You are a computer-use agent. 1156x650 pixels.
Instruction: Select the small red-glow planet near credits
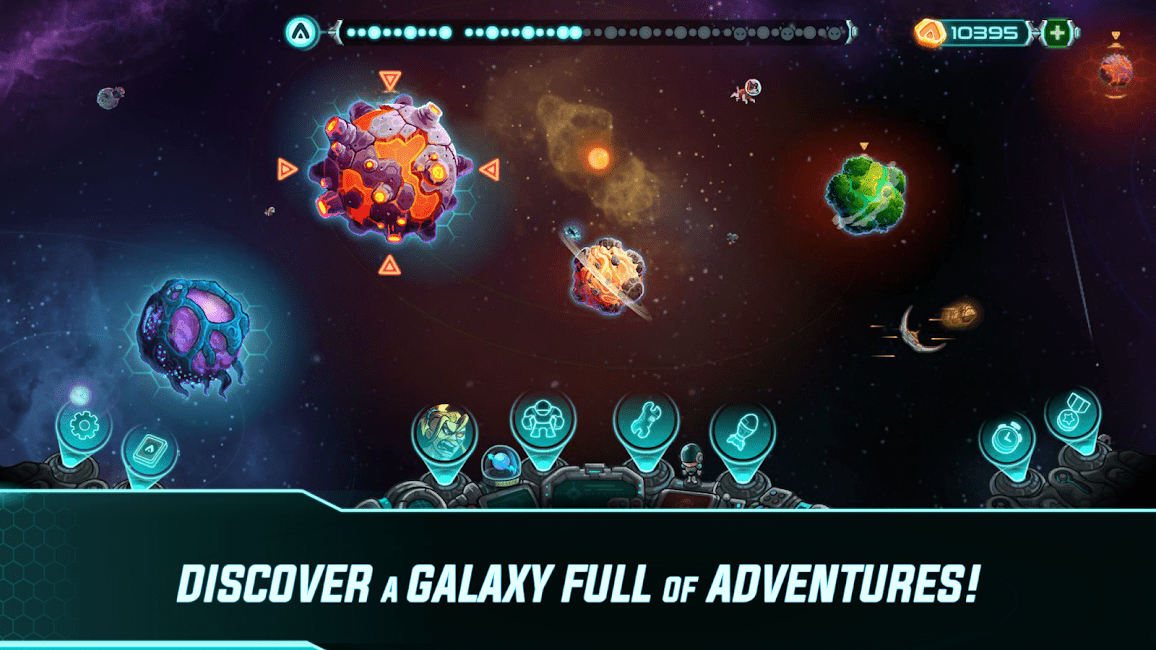pos(1115,69)
